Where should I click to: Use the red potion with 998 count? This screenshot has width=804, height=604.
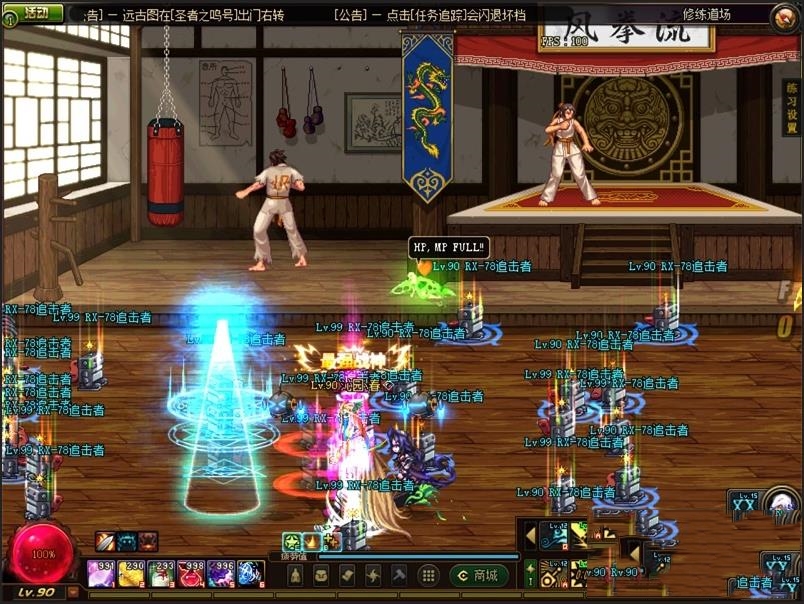coord(190,574)
